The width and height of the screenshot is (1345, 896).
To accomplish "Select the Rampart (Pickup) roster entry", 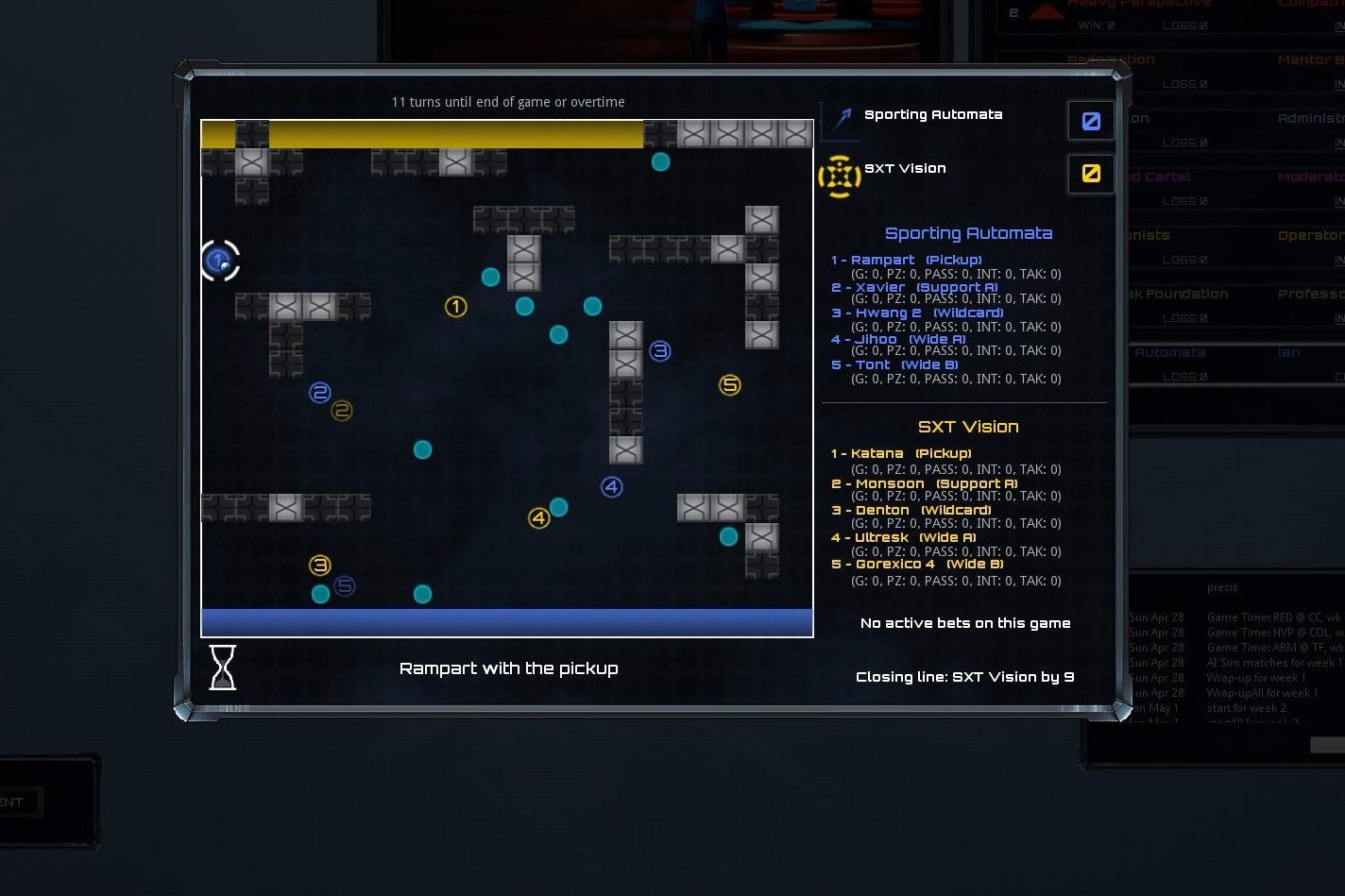I will pyautogui.click(x=909, y=260).
